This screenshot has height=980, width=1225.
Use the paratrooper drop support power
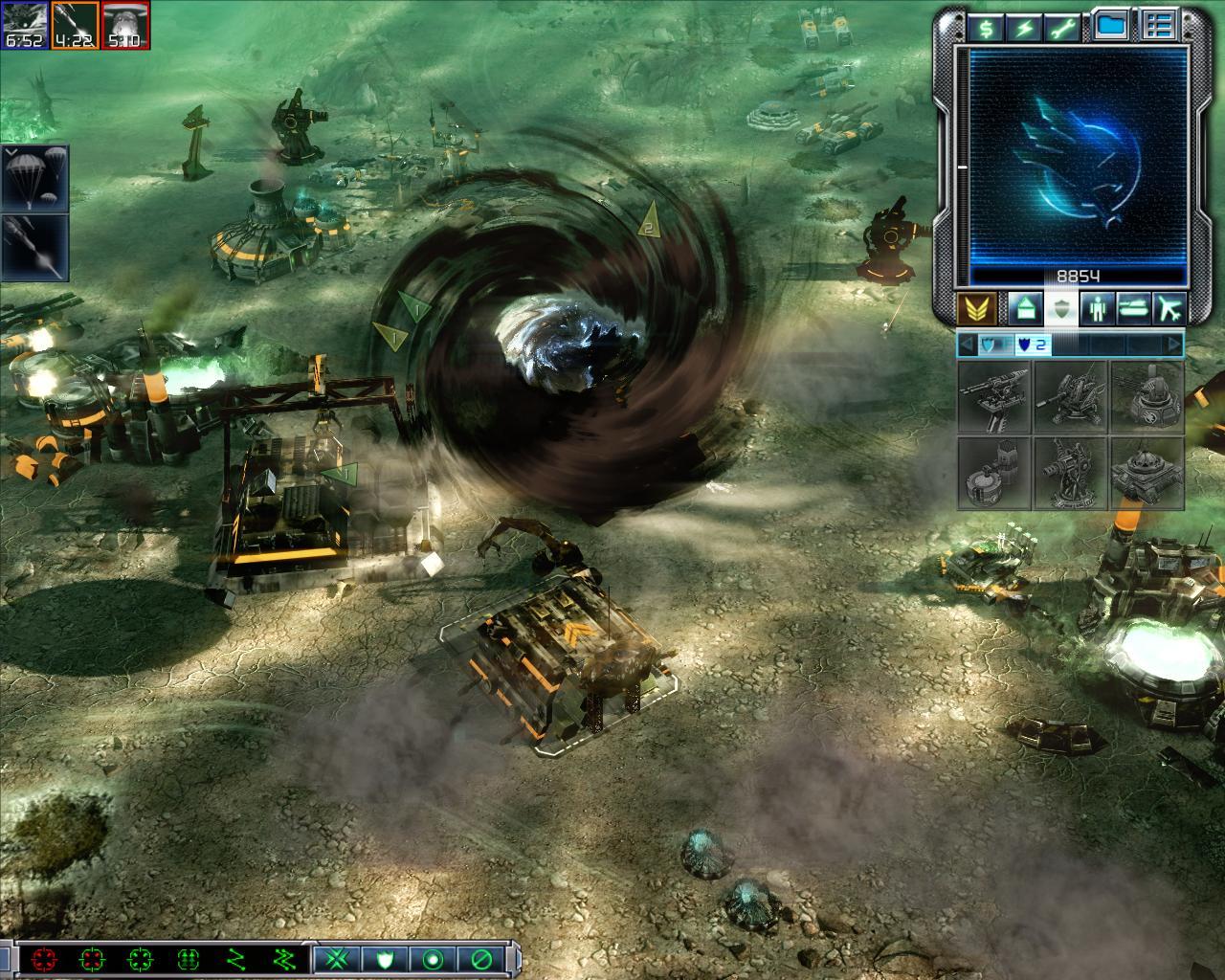click(34, 178)
